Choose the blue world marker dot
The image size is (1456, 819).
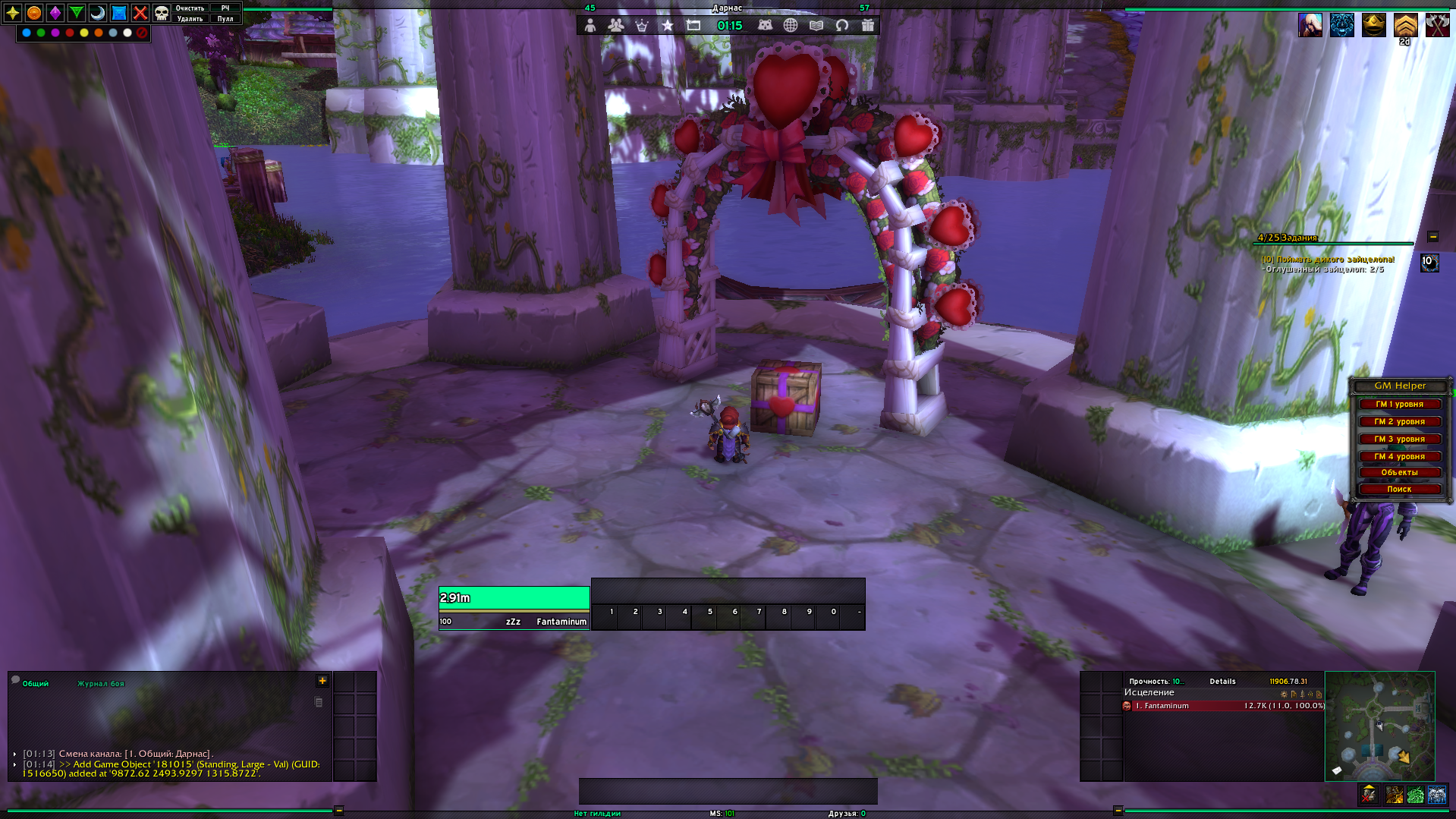[x=27, y=33]
